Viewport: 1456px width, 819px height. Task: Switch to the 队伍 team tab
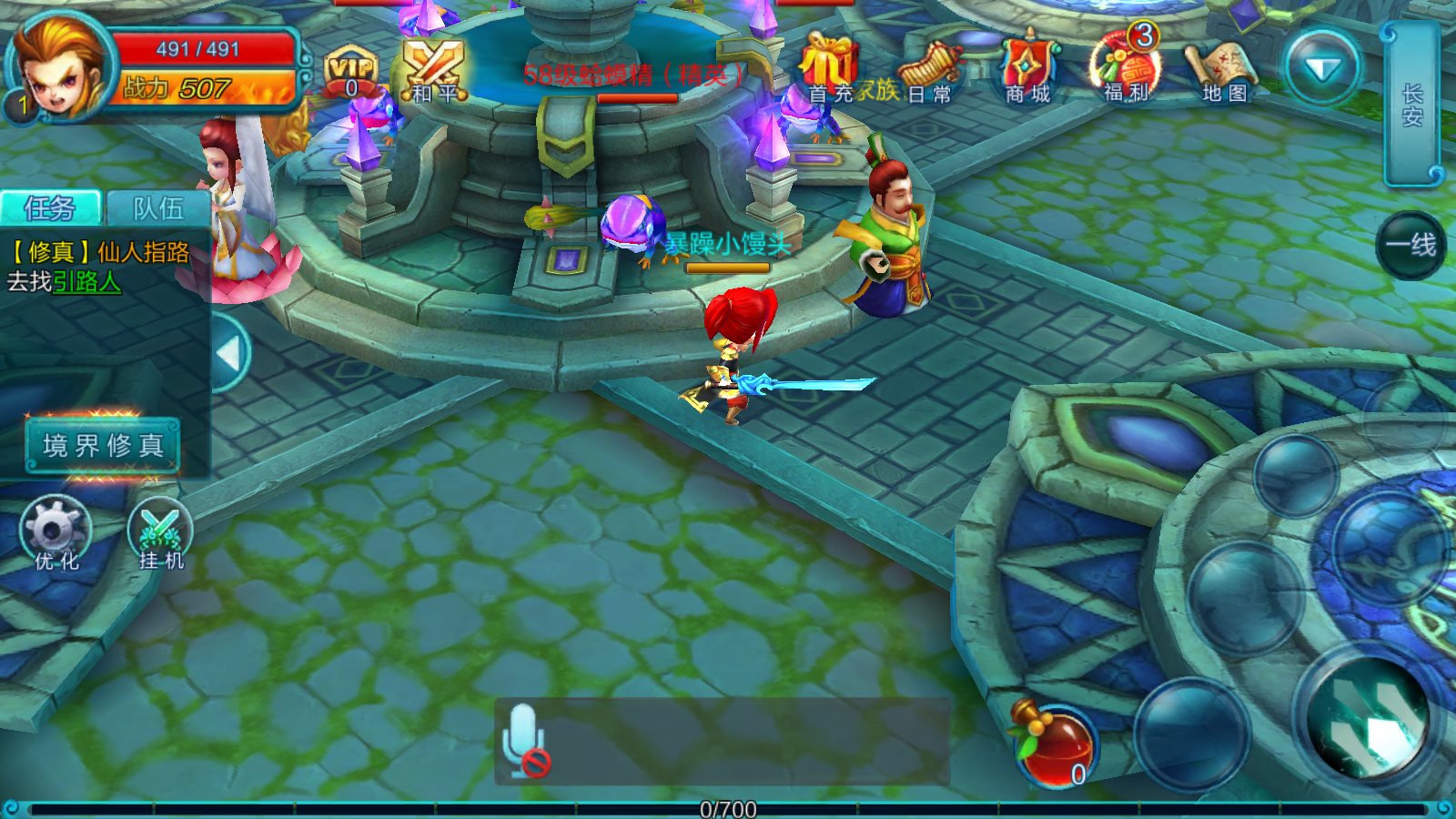[x=155, y=207]
